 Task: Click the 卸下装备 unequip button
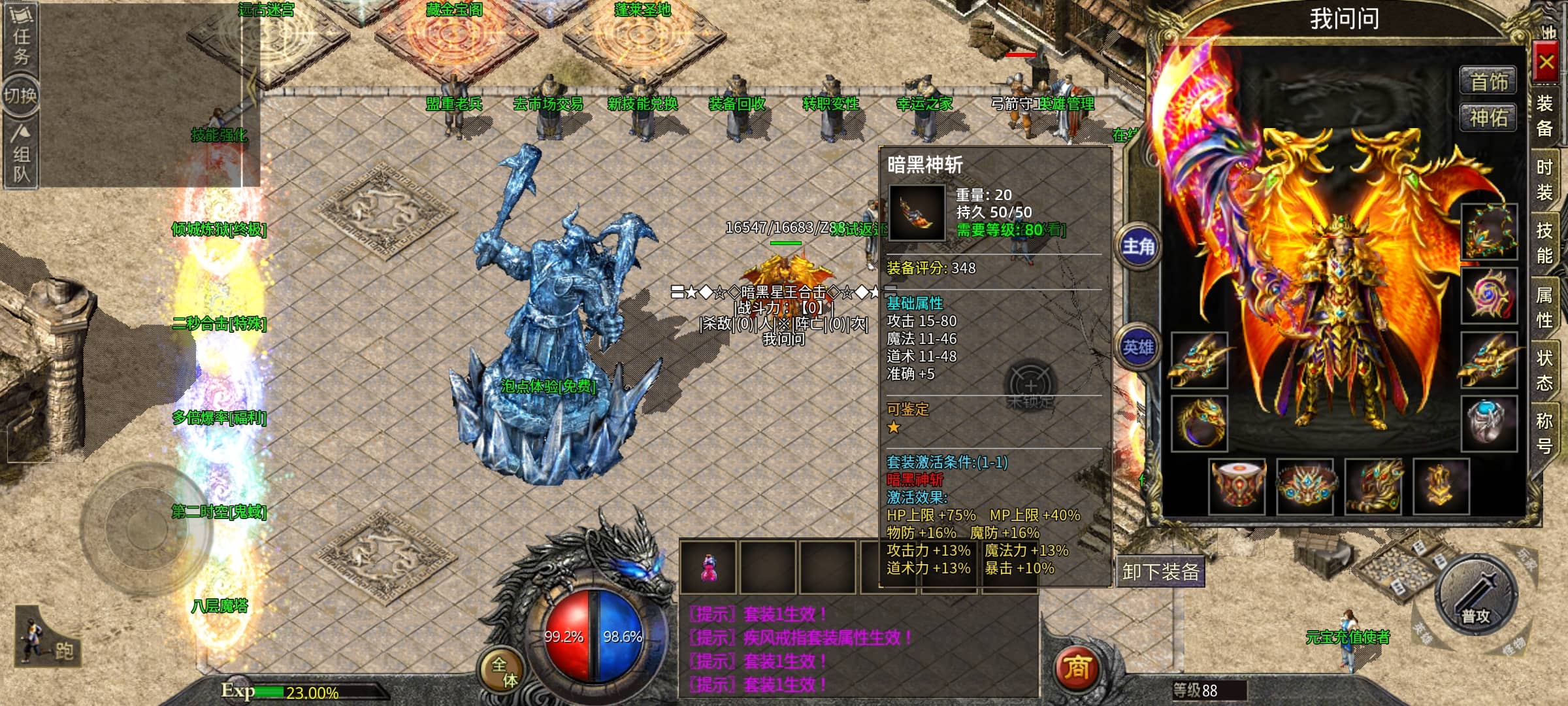click(x=1160, y=572)
